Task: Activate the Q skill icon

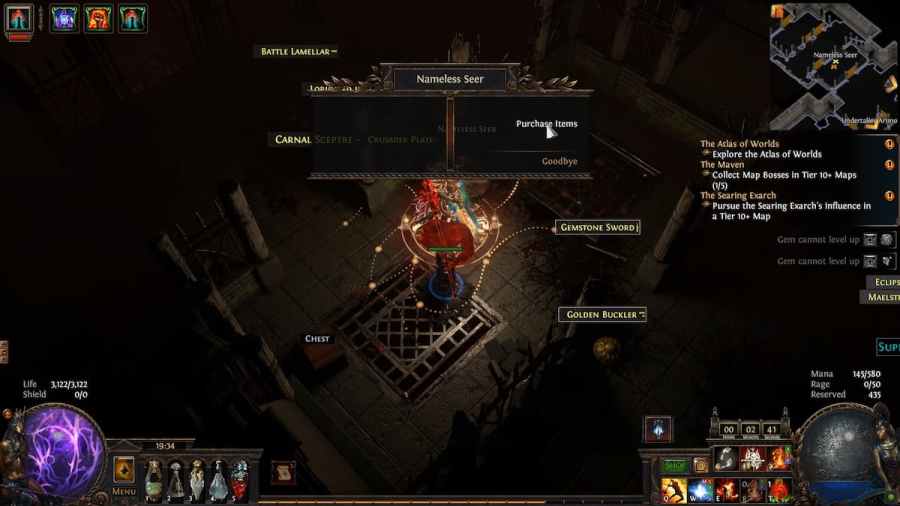Action: pos(674,490)
